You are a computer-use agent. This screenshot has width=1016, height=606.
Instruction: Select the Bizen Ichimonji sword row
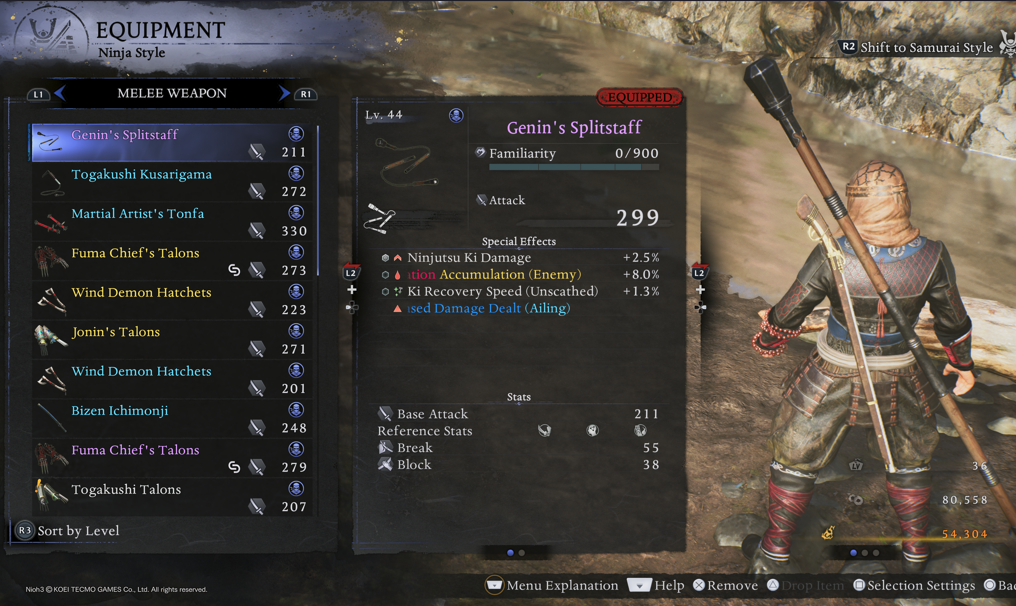point(172,418)
